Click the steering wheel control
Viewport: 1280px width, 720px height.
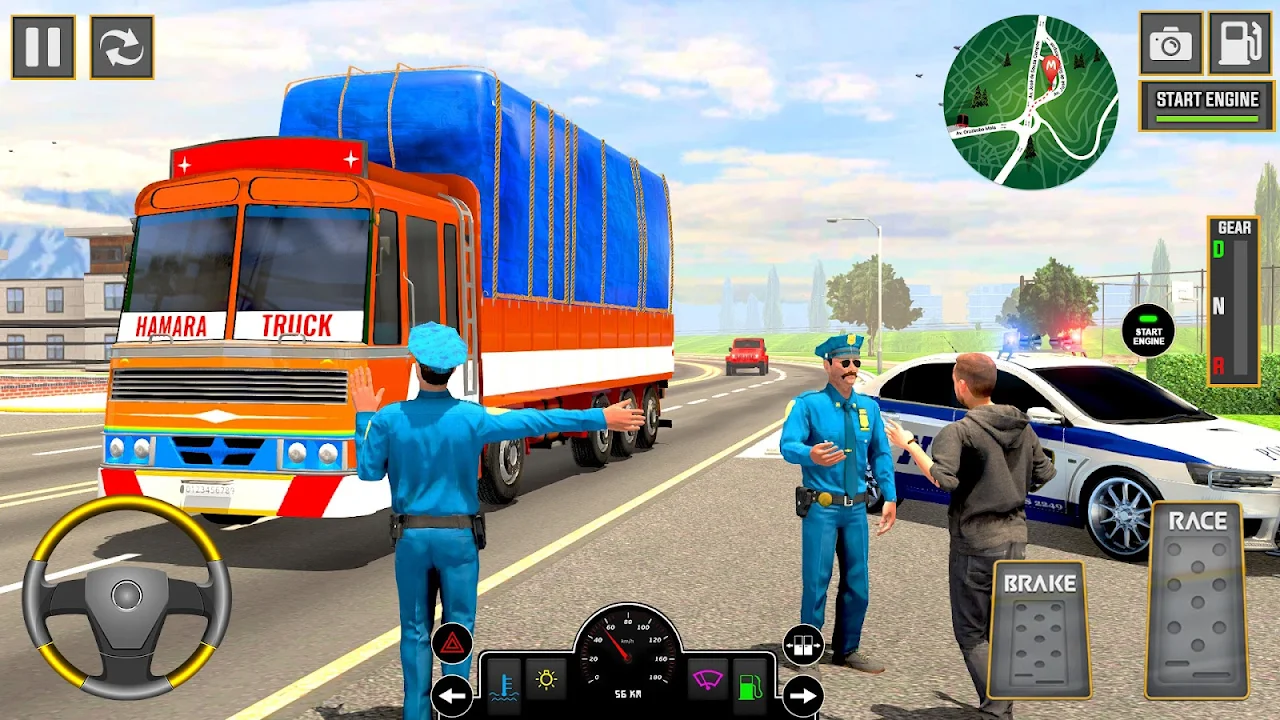pyautogui.click(x=127, y=596)
